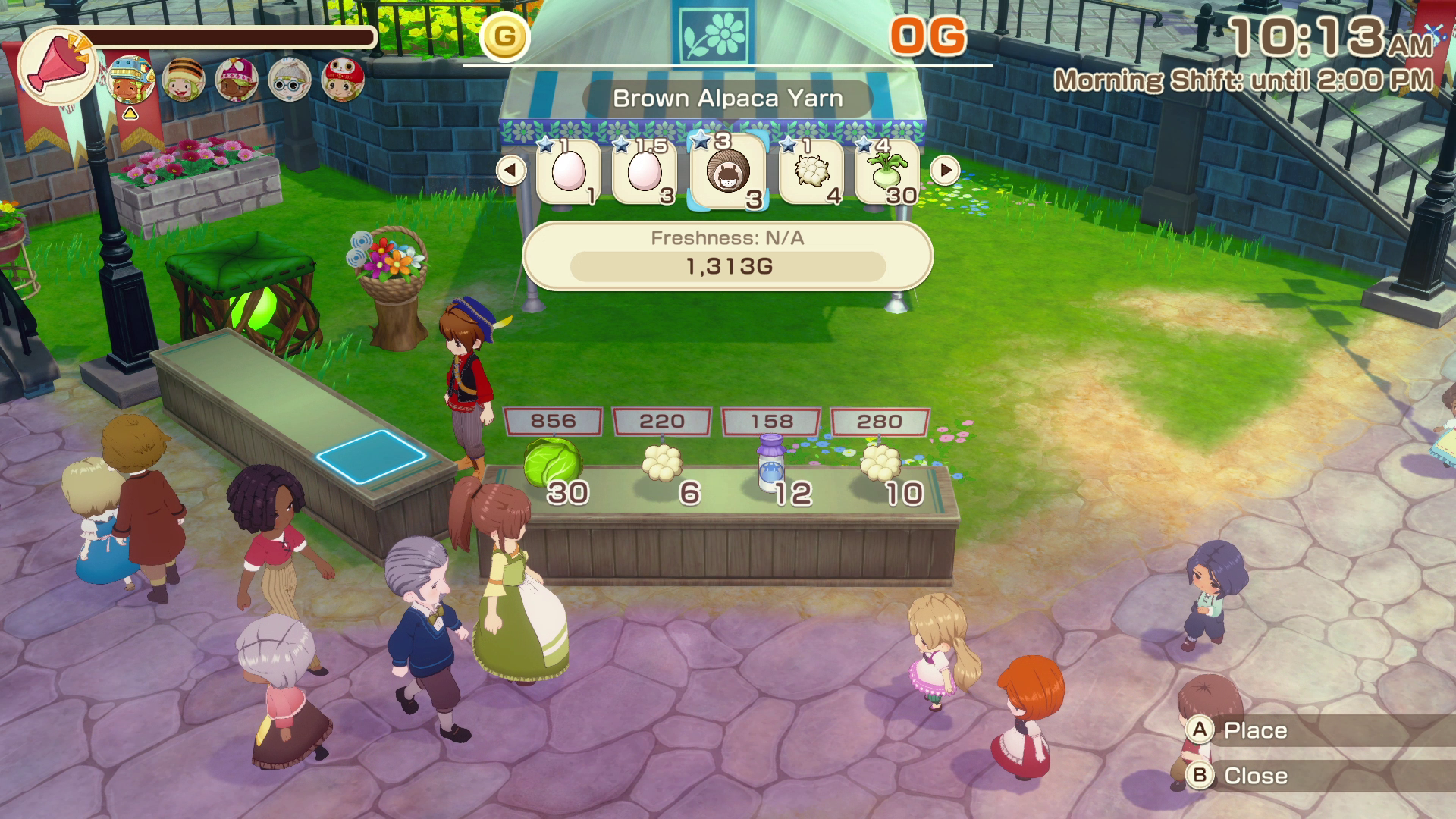Select the Brown Alpaca Yarn icon
This screenshot has width=1456, height=819.
[x=728, y=173]
